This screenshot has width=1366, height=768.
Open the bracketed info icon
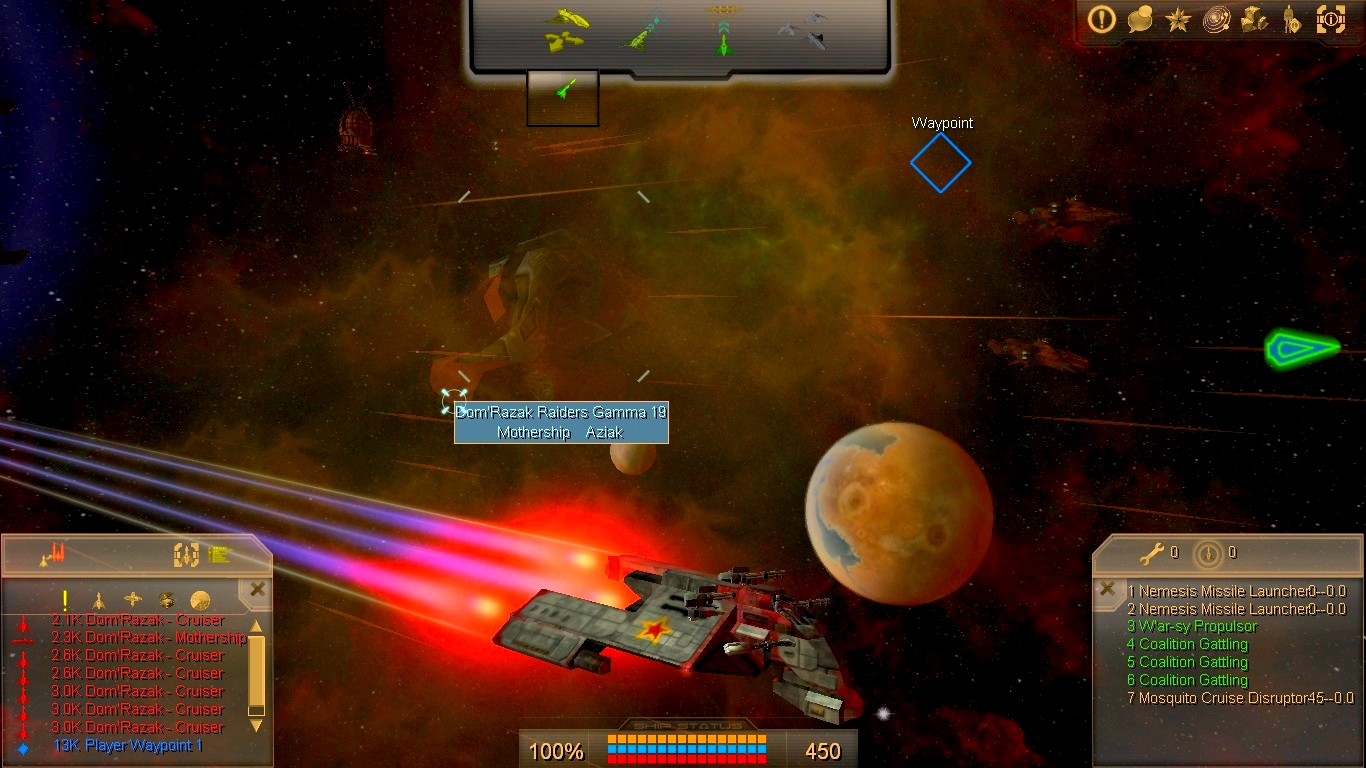pyautogui.click(x=1331, y=20)
